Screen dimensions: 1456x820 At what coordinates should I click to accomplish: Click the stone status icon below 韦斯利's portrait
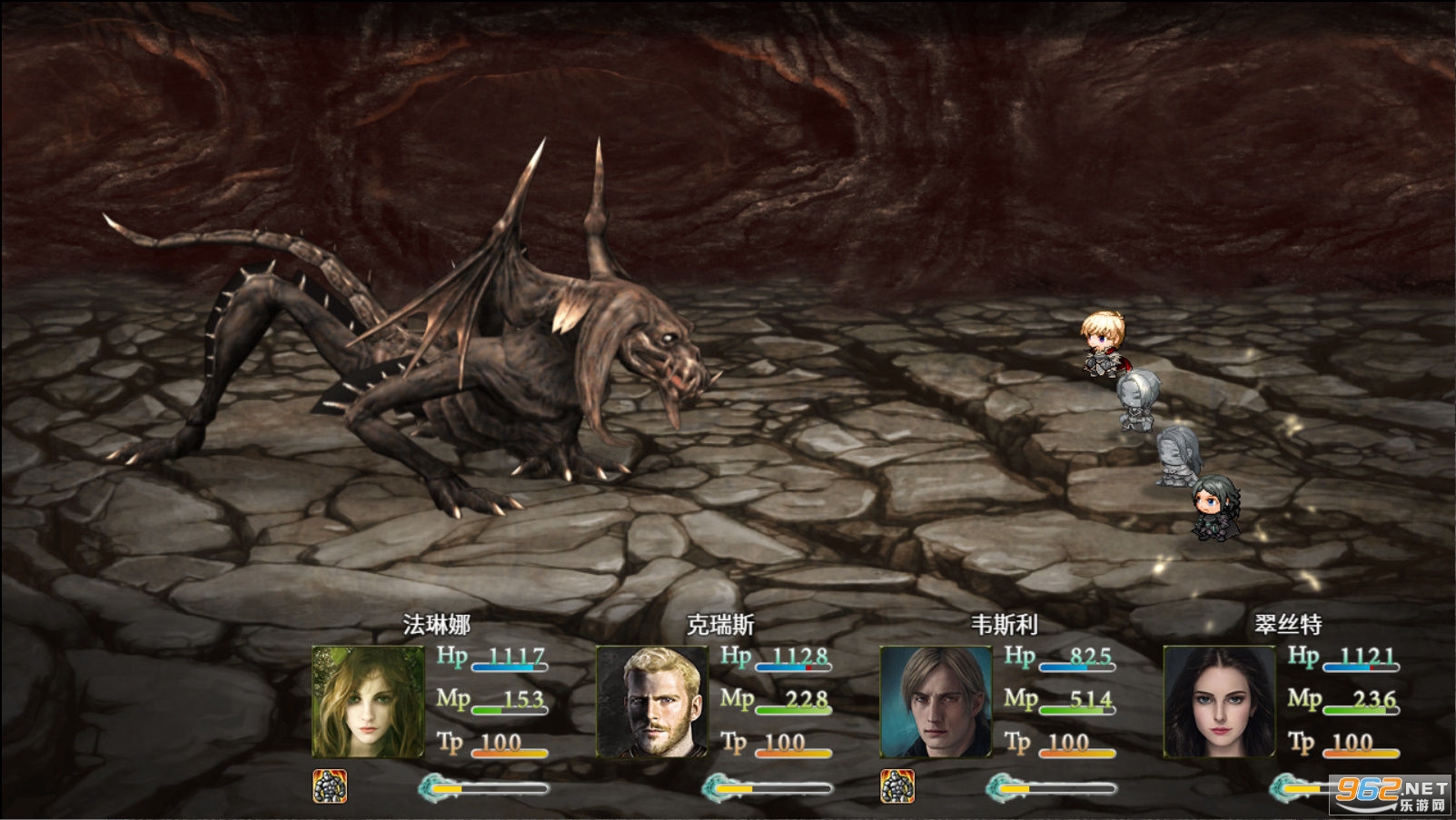point(897,786)
